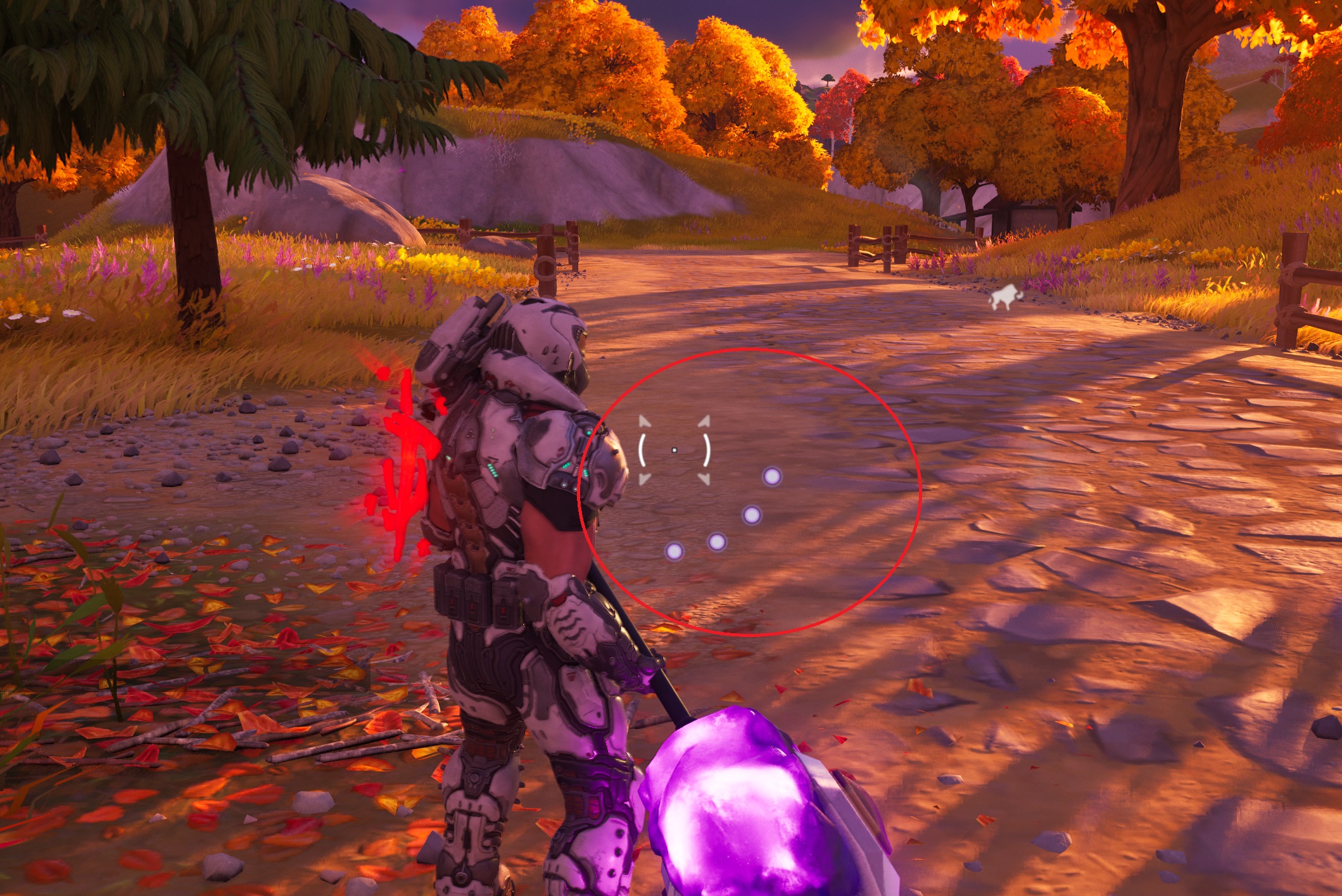Viewport: 1342px width, 896px height.
Task: Select the center dot of the aiming reticle
Action: [674, 450]
